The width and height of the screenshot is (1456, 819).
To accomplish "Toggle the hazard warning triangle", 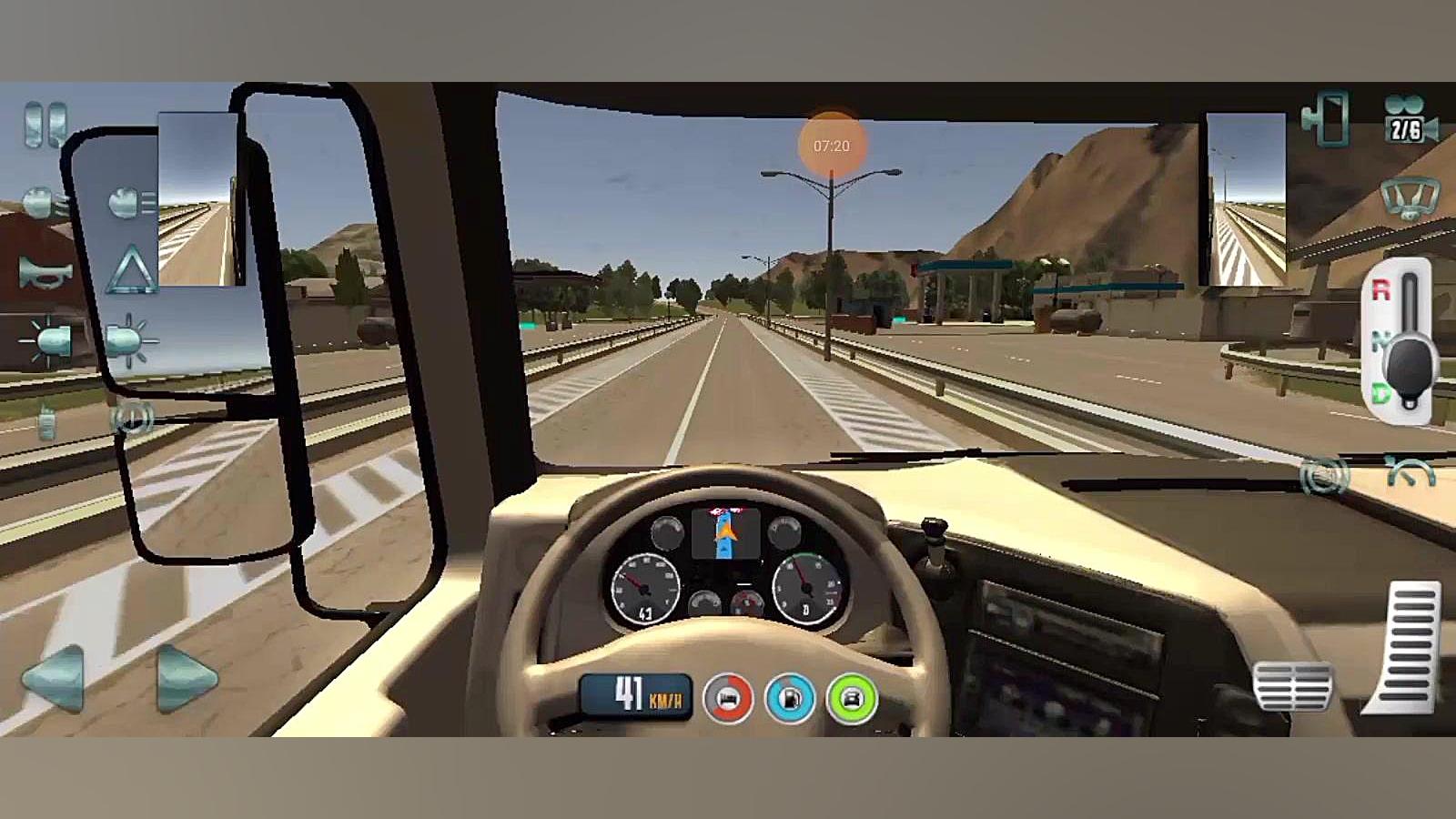I will tap(131, 270).
